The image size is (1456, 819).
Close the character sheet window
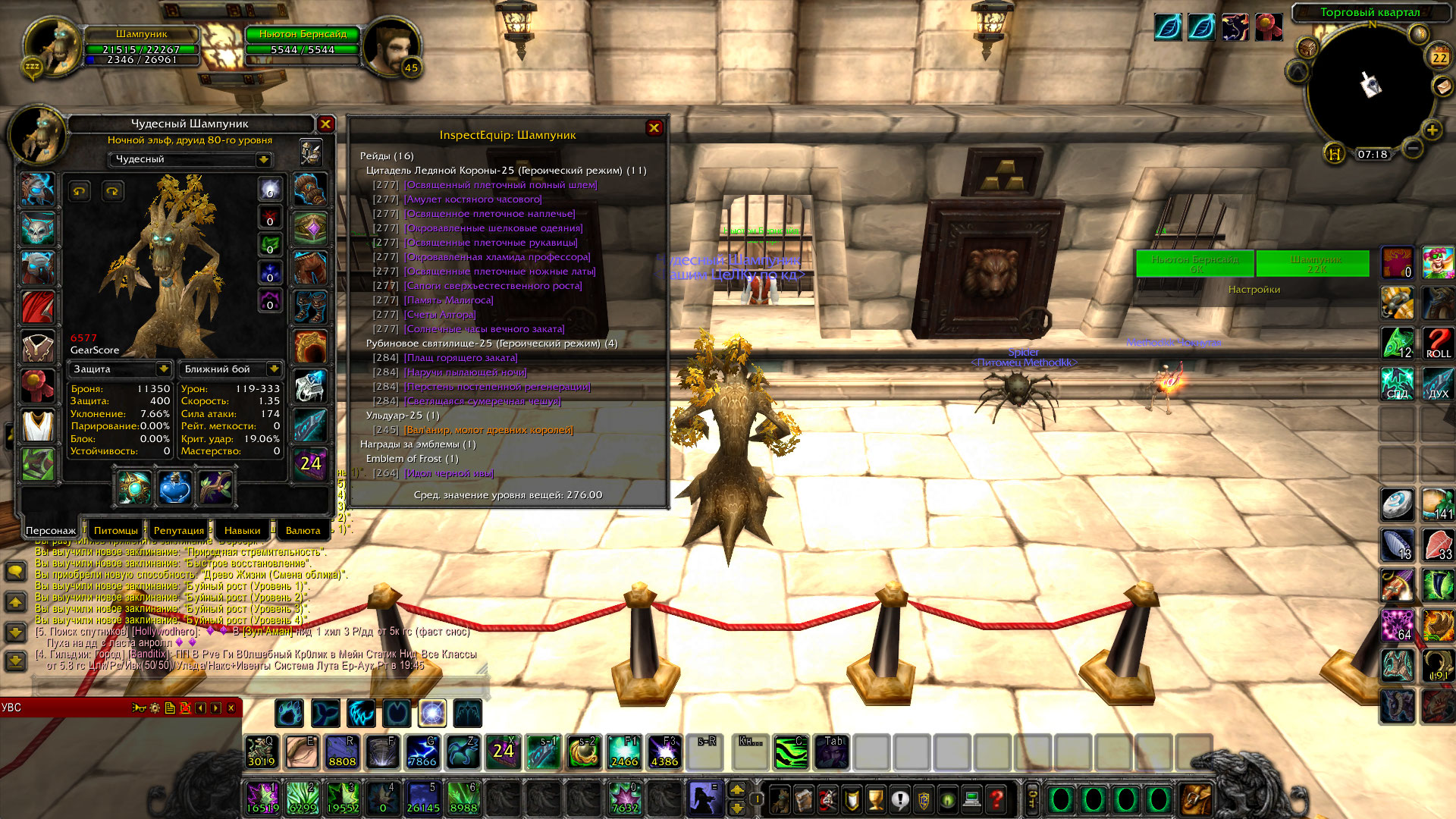tap(325, 124)
